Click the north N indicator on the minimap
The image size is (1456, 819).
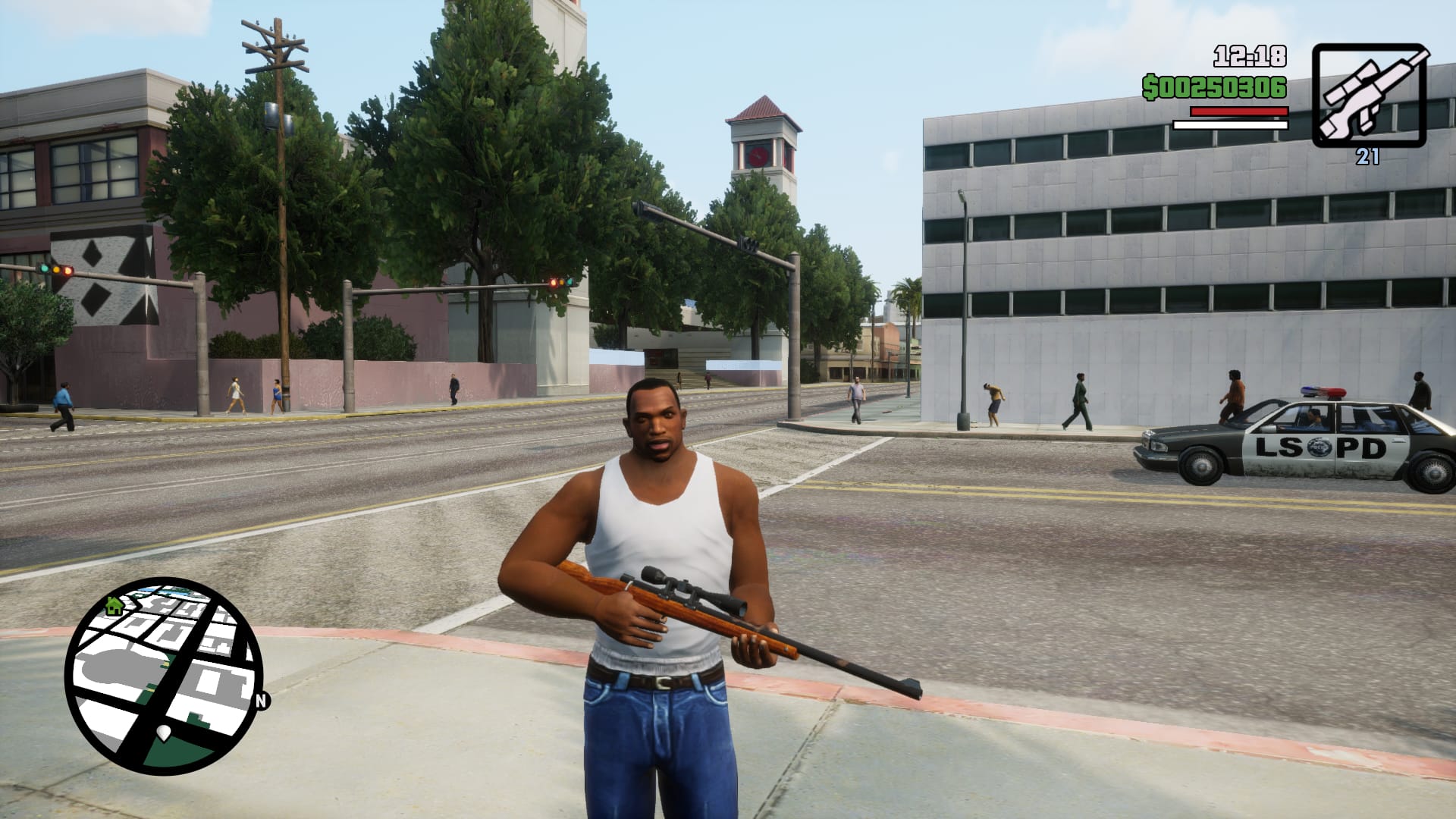[x=262, y=701]
